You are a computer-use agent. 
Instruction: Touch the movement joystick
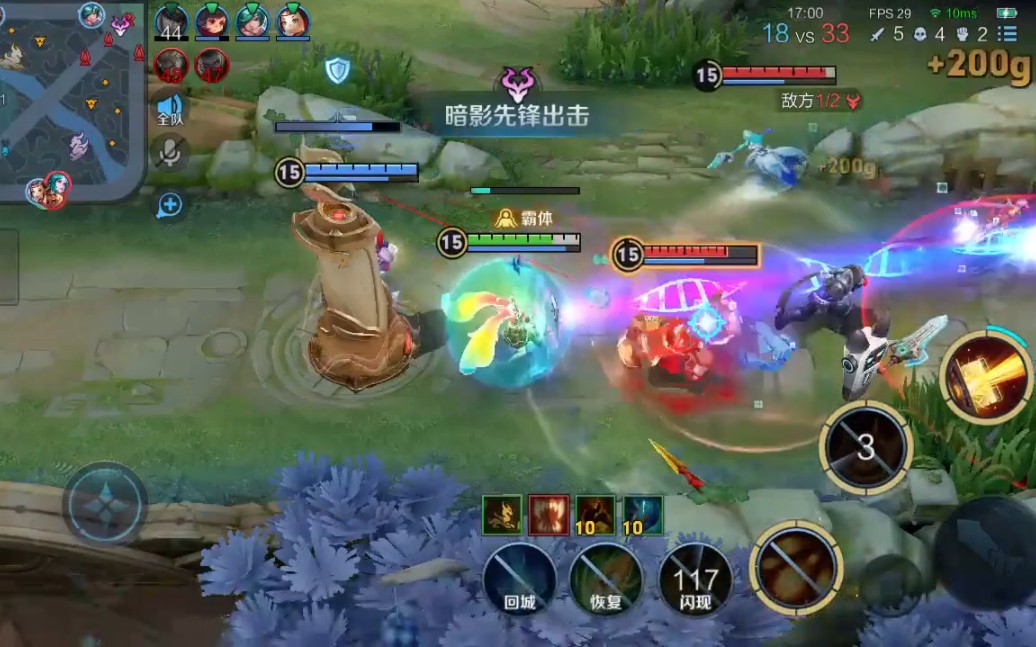pos(105,504)
